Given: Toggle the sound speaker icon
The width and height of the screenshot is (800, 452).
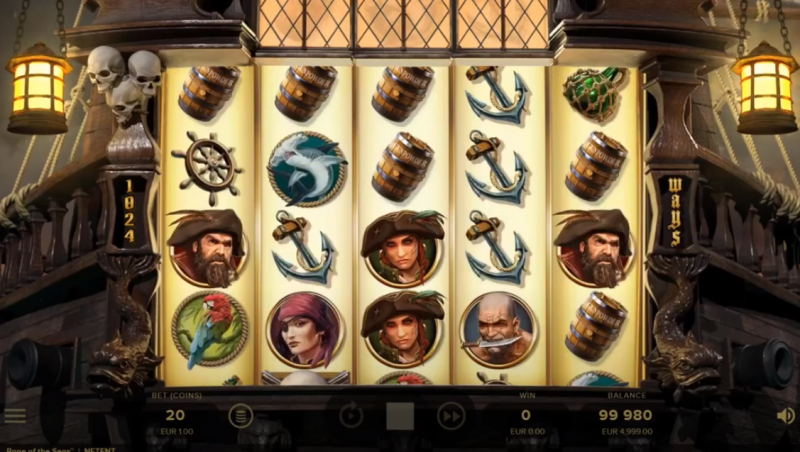Looking at the screenshot, I should coord(785,415).
